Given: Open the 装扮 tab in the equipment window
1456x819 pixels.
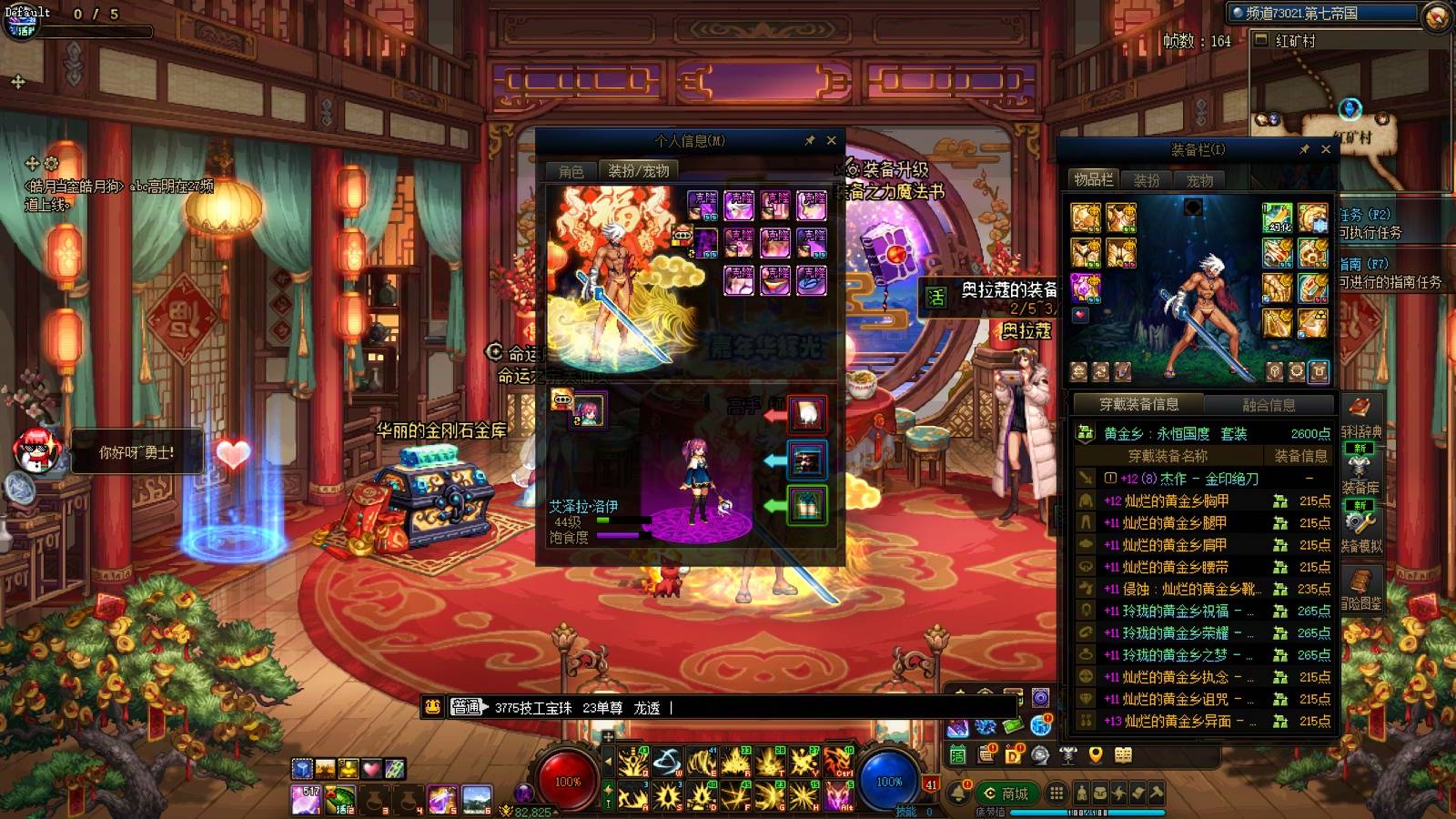Looking at the screenshot, I should pyautogui.click(x=1147, y=180).
